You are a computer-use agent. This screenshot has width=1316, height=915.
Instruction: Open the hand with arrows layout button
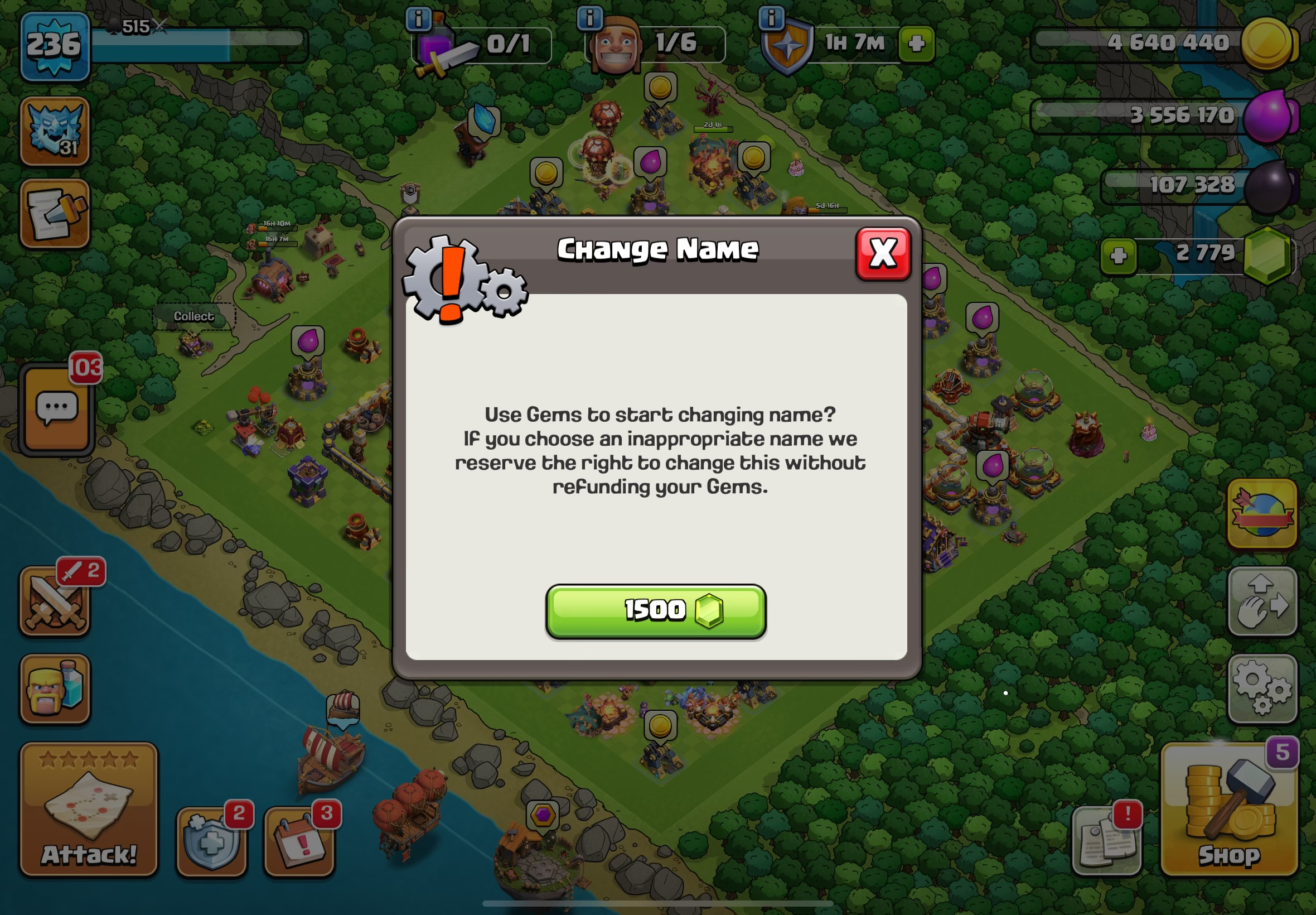tap(1261, 602)
